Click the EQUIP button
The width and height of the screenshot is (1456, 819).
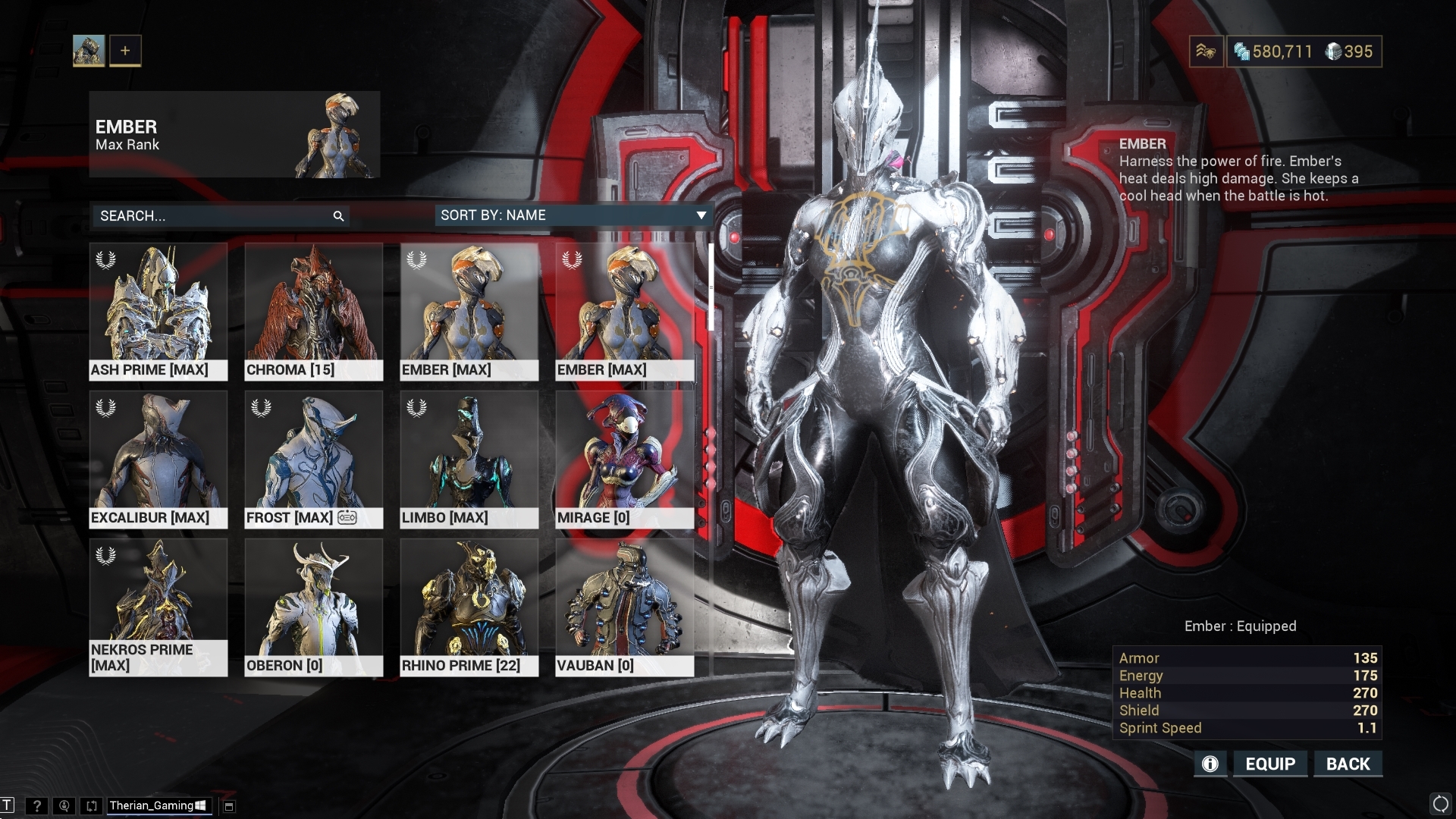pyautogui.click(x=1270, y=764)
